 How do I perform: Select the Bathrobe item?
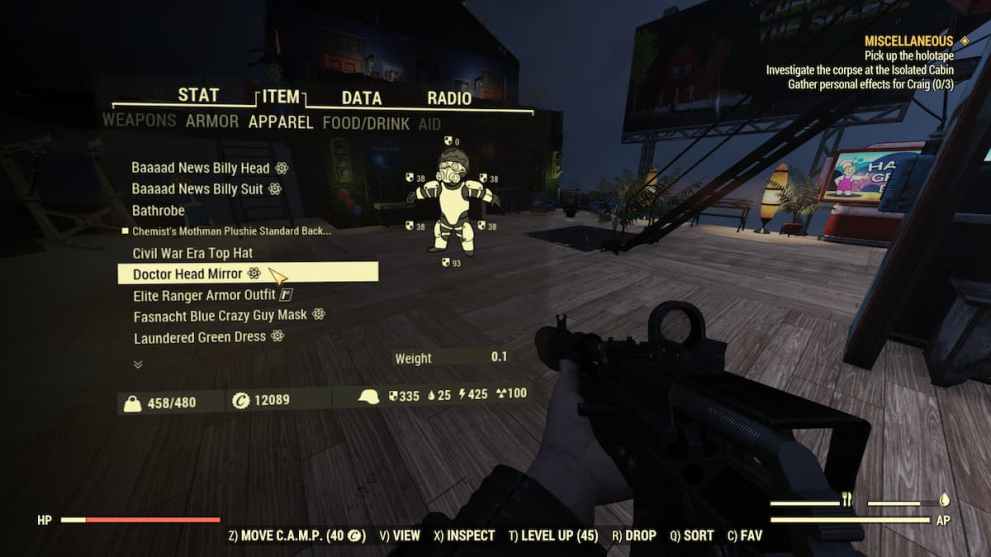(x=158, y=211)
